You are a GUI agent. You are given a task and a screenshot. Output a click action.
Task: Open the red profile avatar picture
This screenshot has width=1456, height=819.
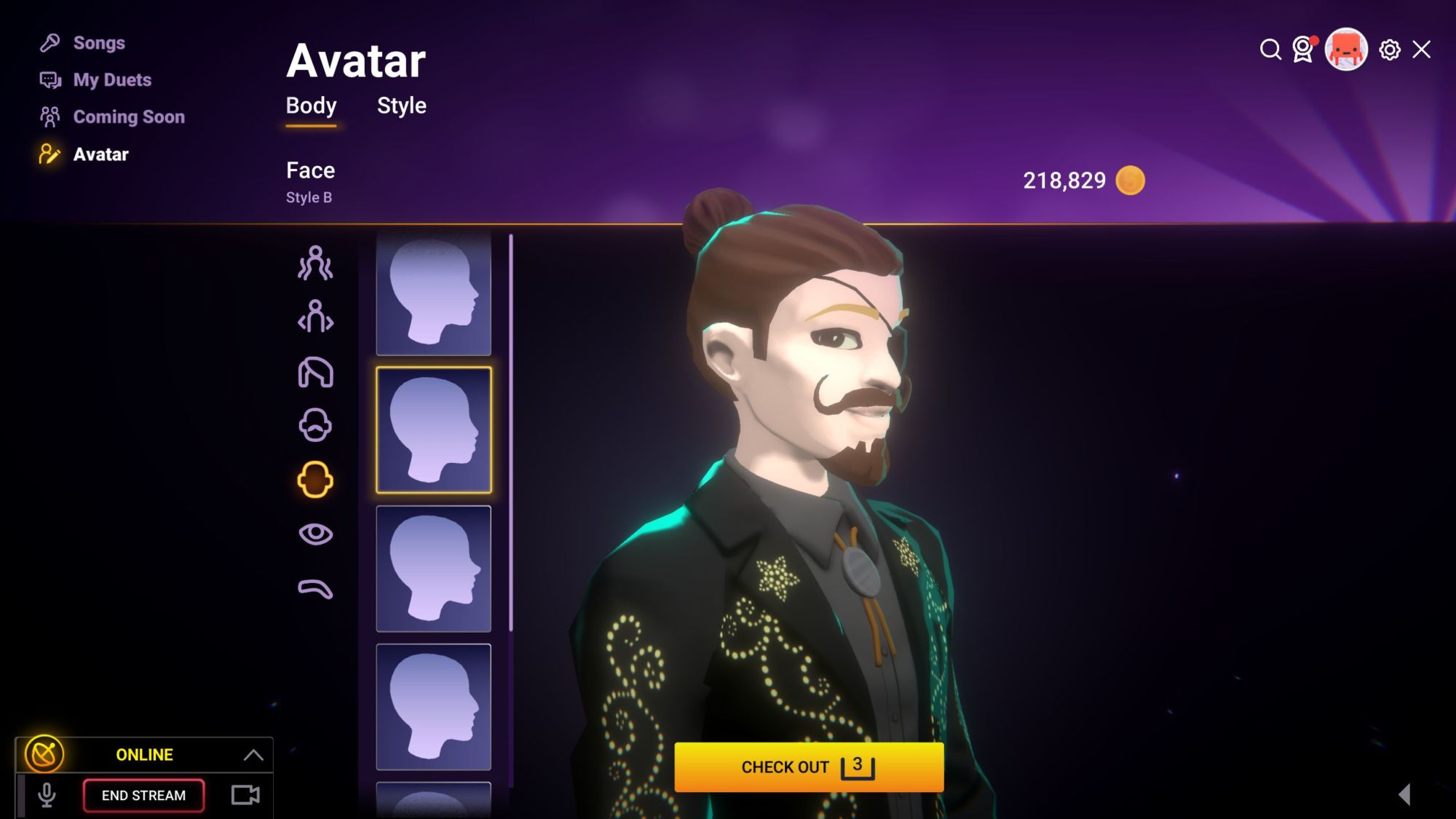(1345, 50)
